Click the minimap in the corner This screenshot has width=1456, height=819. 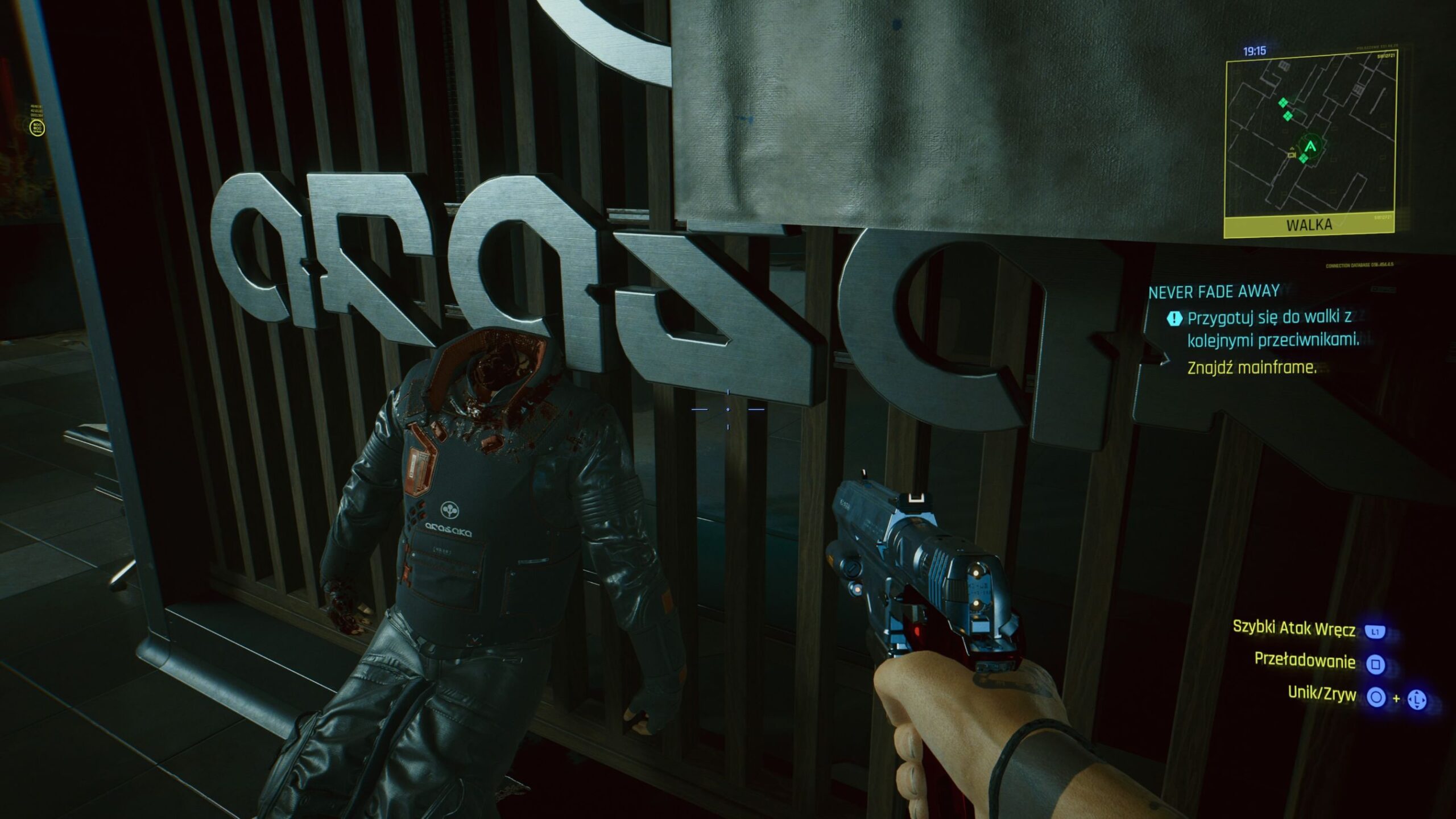pyautogui.click(x=1309, y=136)
